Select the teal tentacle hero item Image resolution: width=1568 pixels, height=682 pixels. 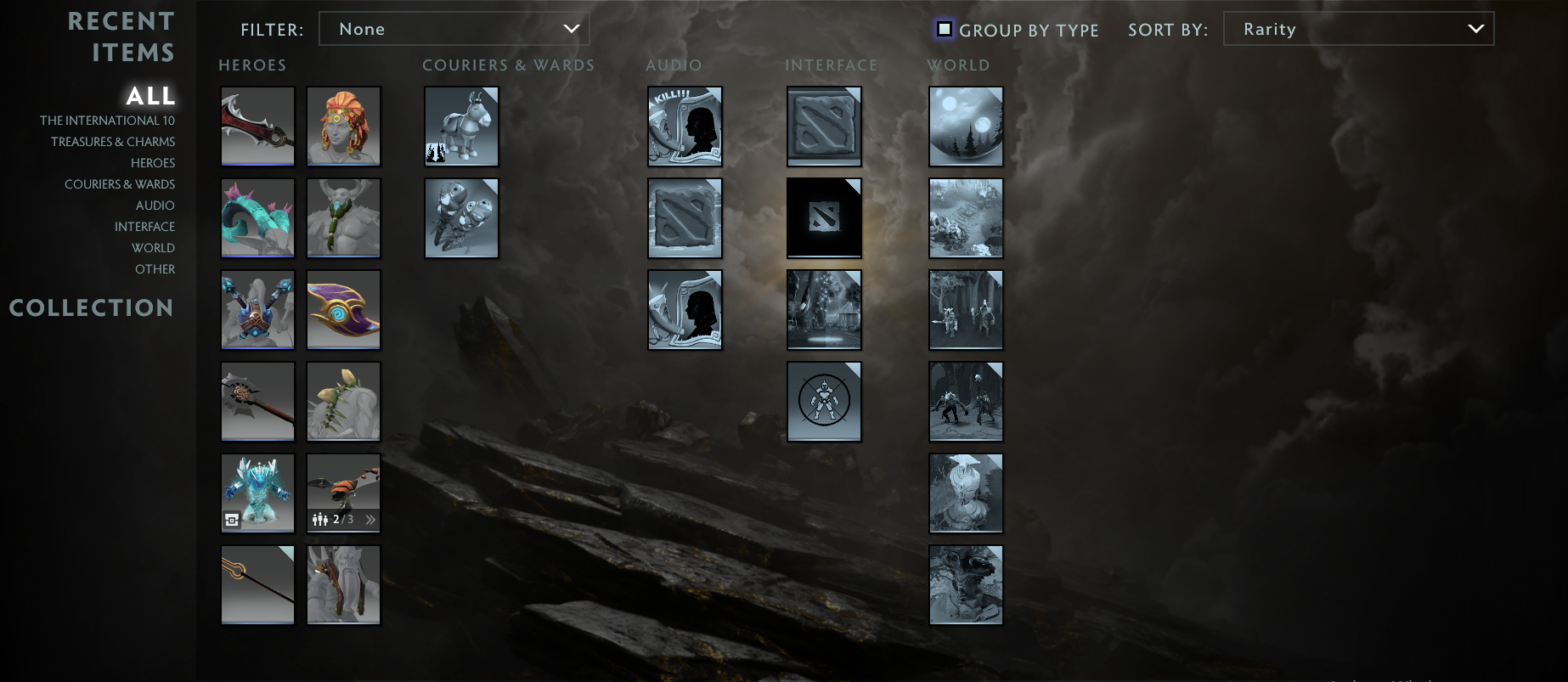point(257,217)
